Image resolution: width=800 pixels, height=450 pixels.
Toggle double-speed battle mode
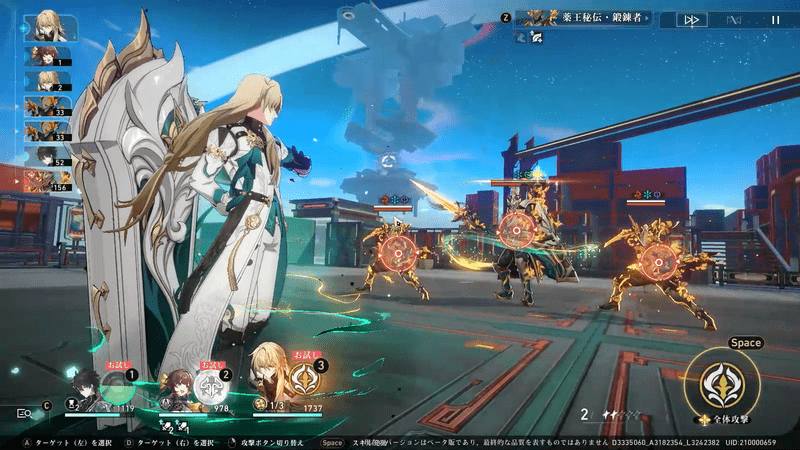coord(691,19)
